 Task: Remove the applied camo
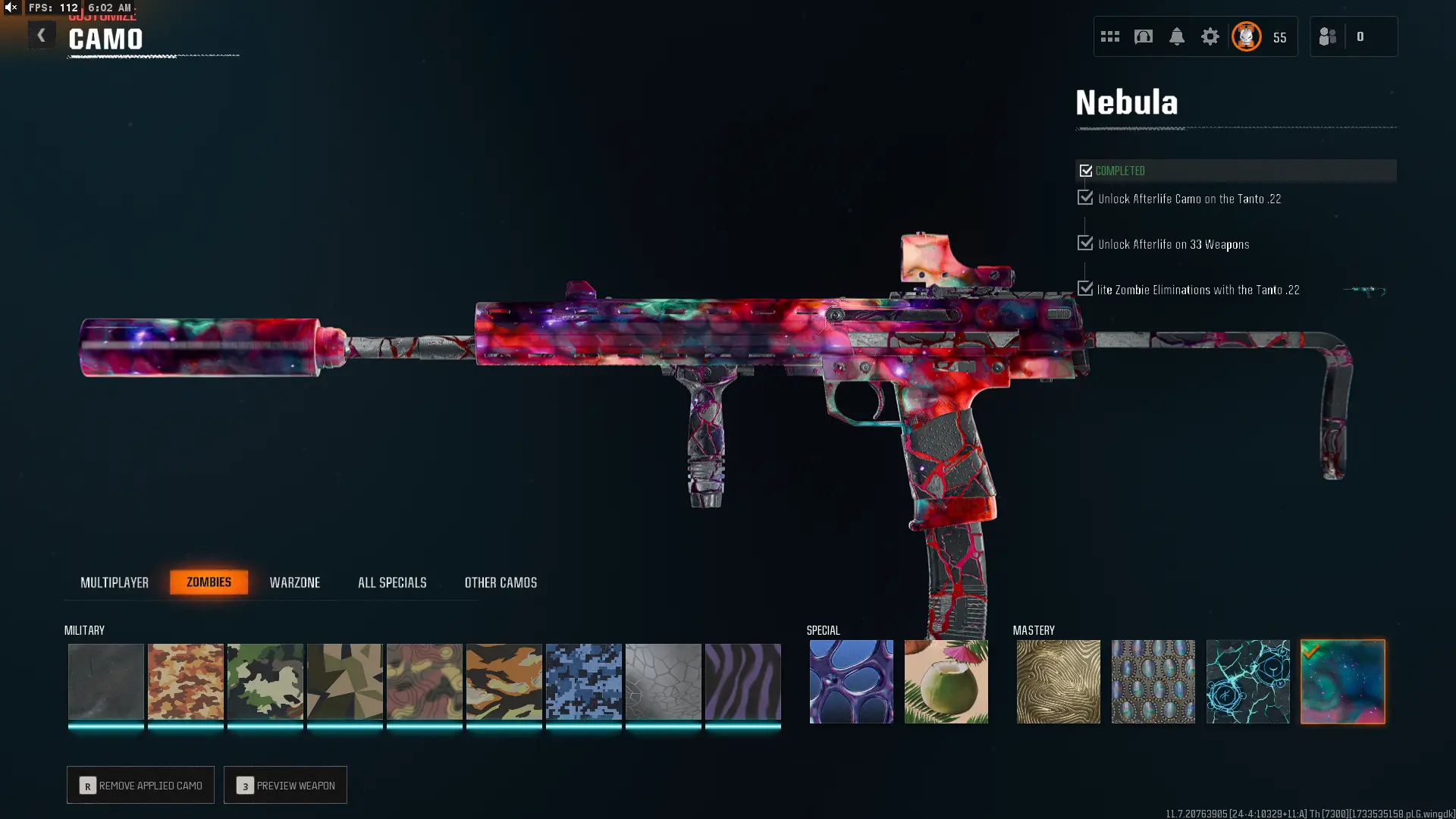pos(140,785)
